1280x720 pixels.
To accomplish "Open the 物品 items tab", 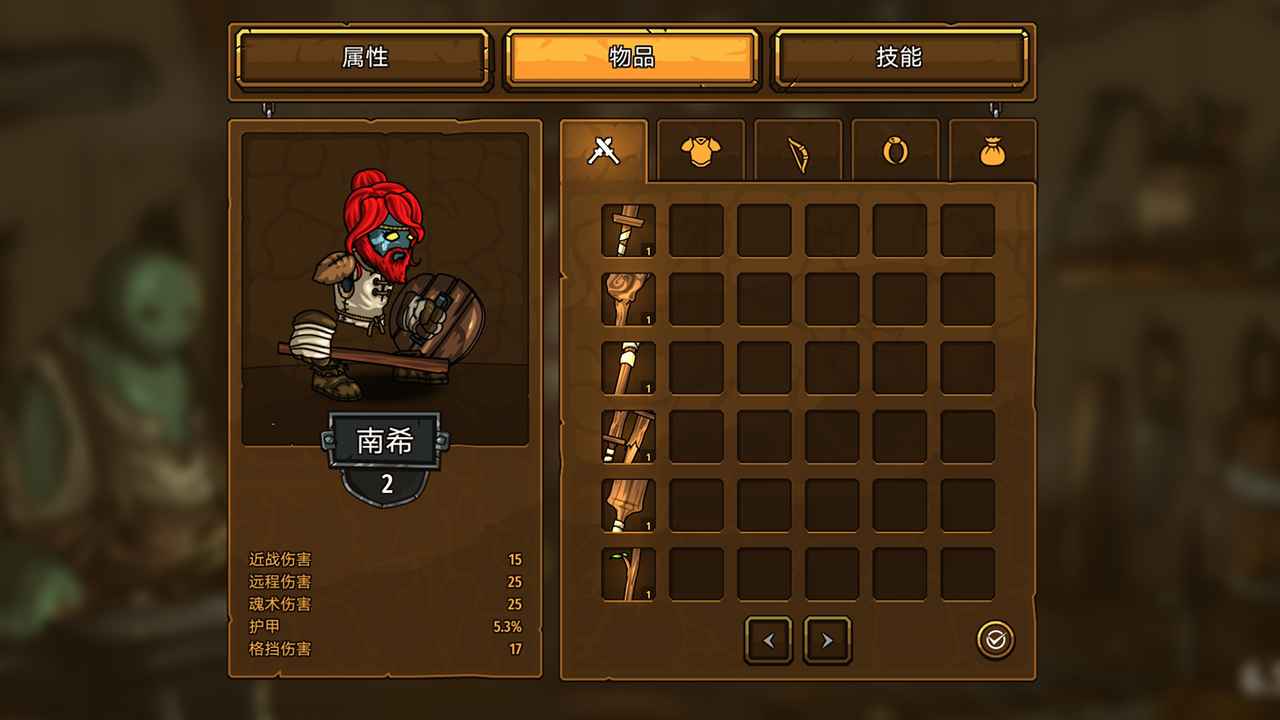I will 630,59.
